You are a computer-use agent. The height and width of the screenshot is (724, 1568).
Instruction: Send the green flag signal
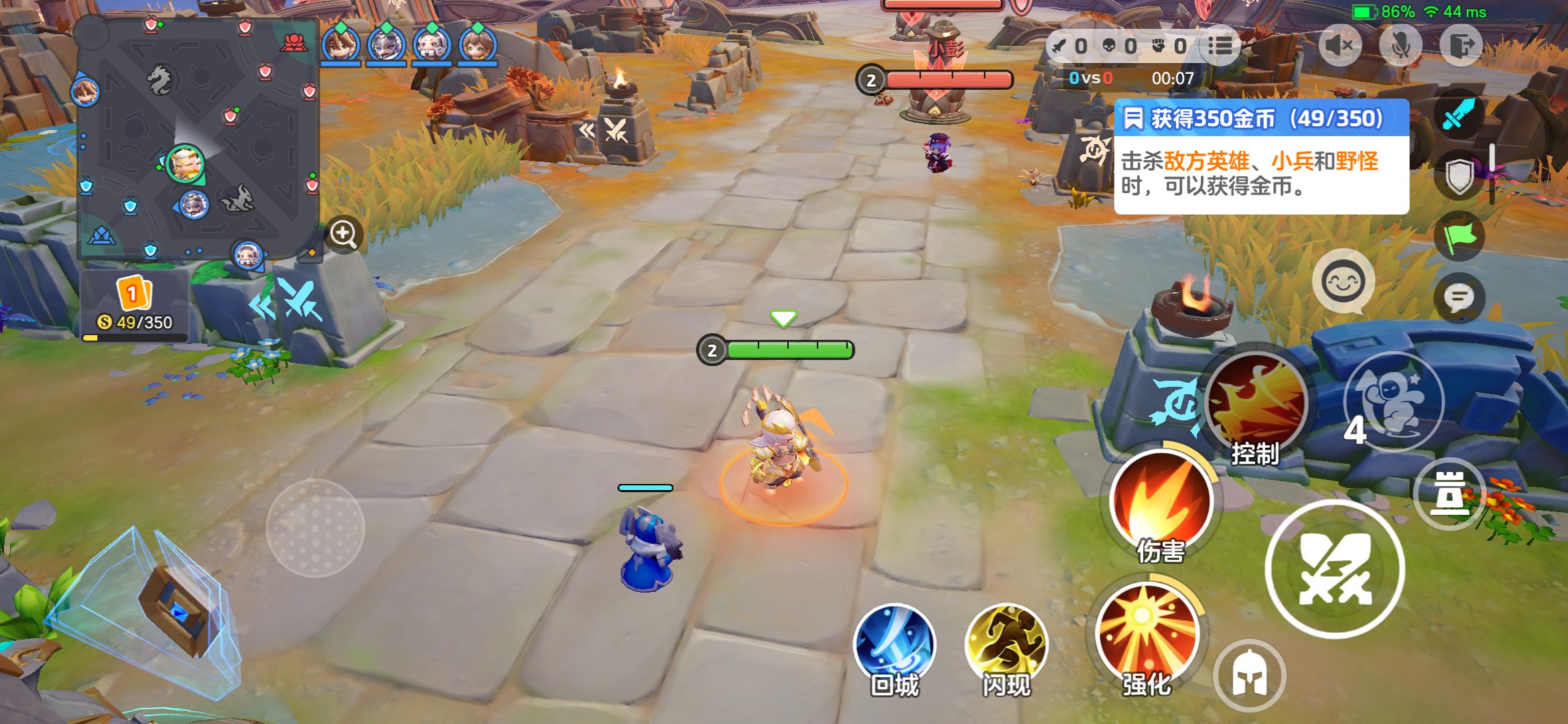click(x=1459, y=237)
